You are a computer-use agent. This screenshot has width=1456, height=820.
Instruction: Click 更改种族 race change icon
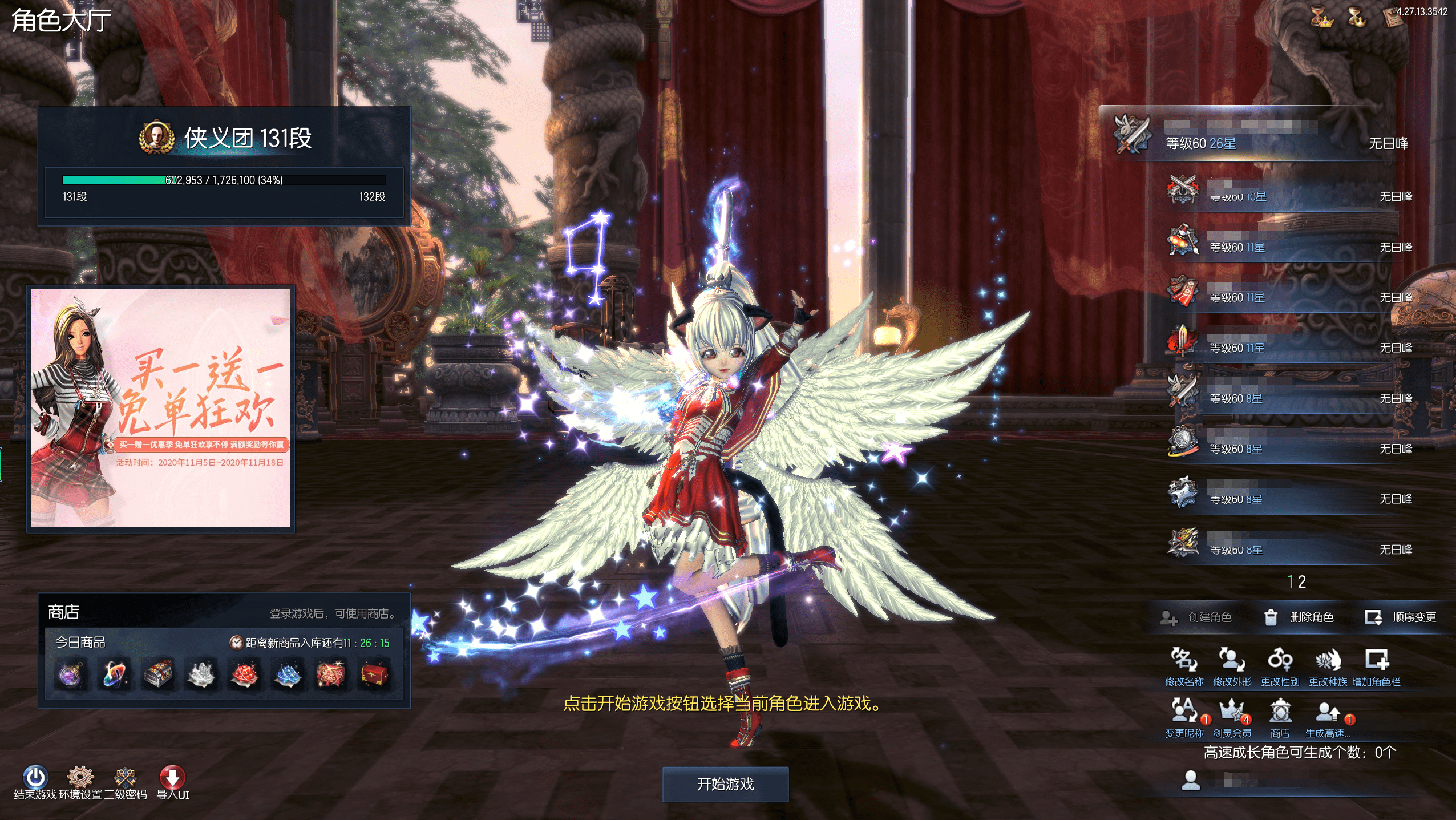(1328, 665)
